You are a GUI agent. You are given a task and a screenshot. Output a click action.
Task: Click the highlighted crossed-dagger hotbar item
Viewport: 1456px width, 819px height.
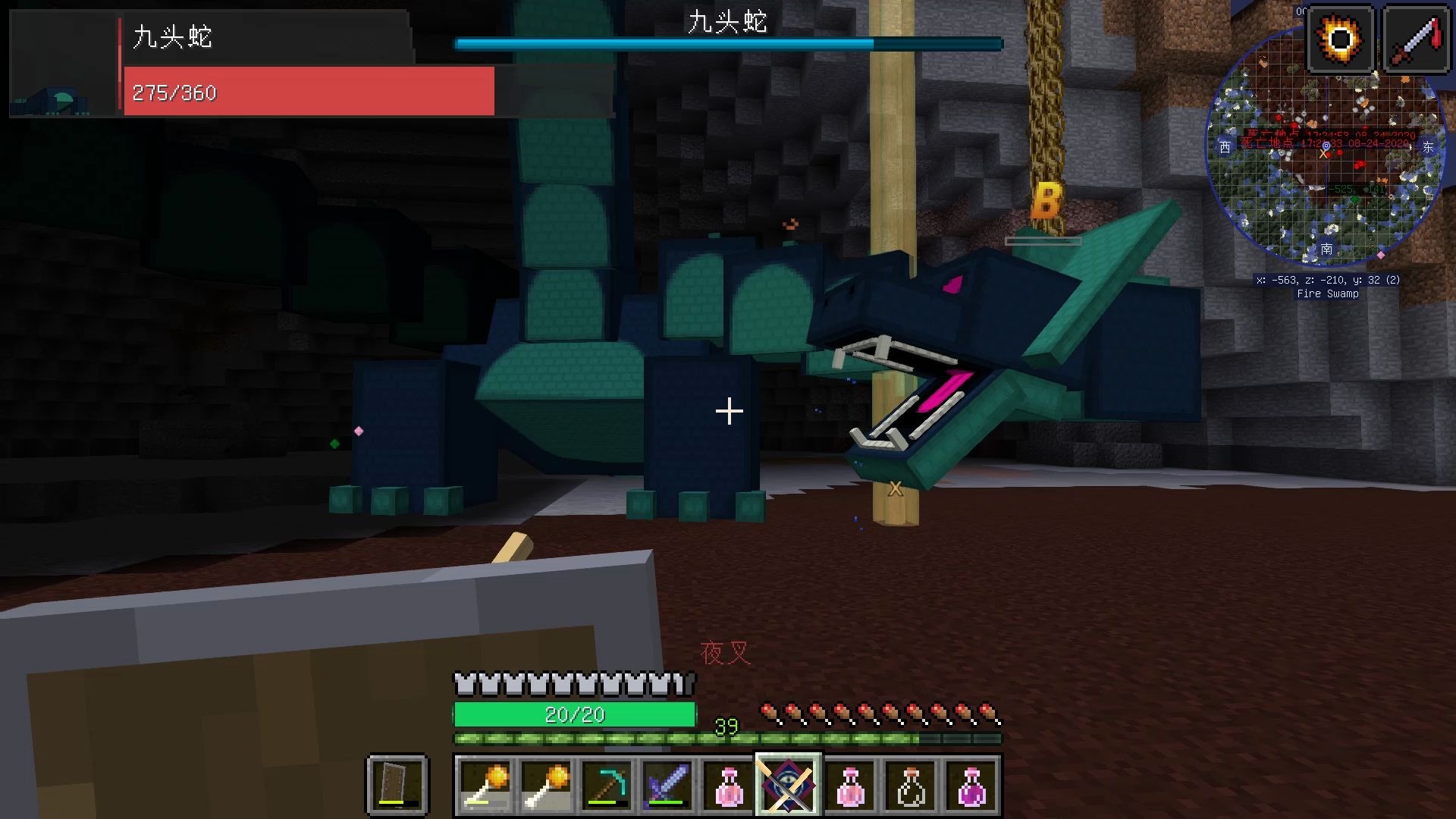(787, 783)
